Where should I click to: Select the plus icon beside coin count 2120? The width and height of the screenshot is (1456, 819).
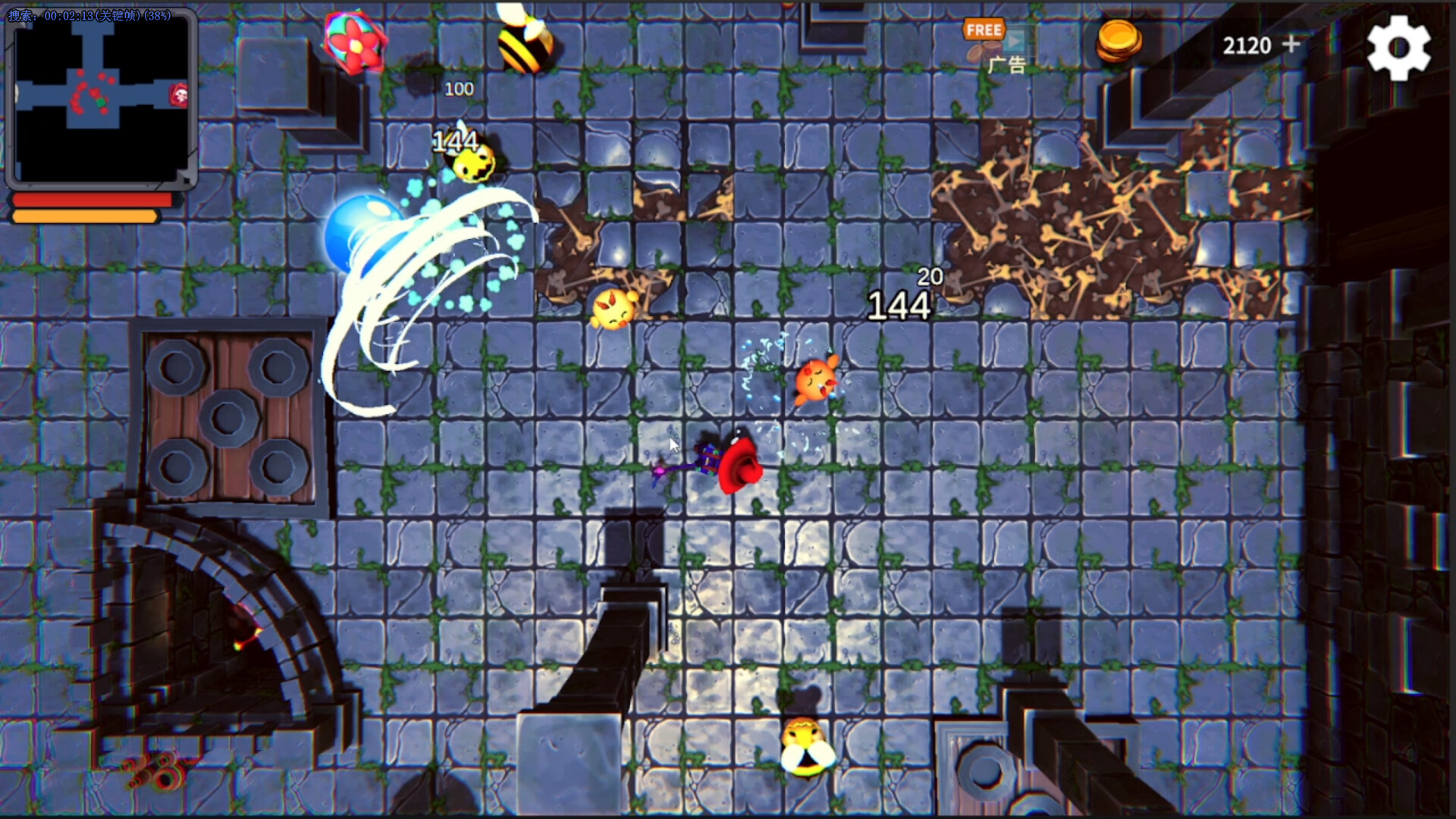point(1291,45)
